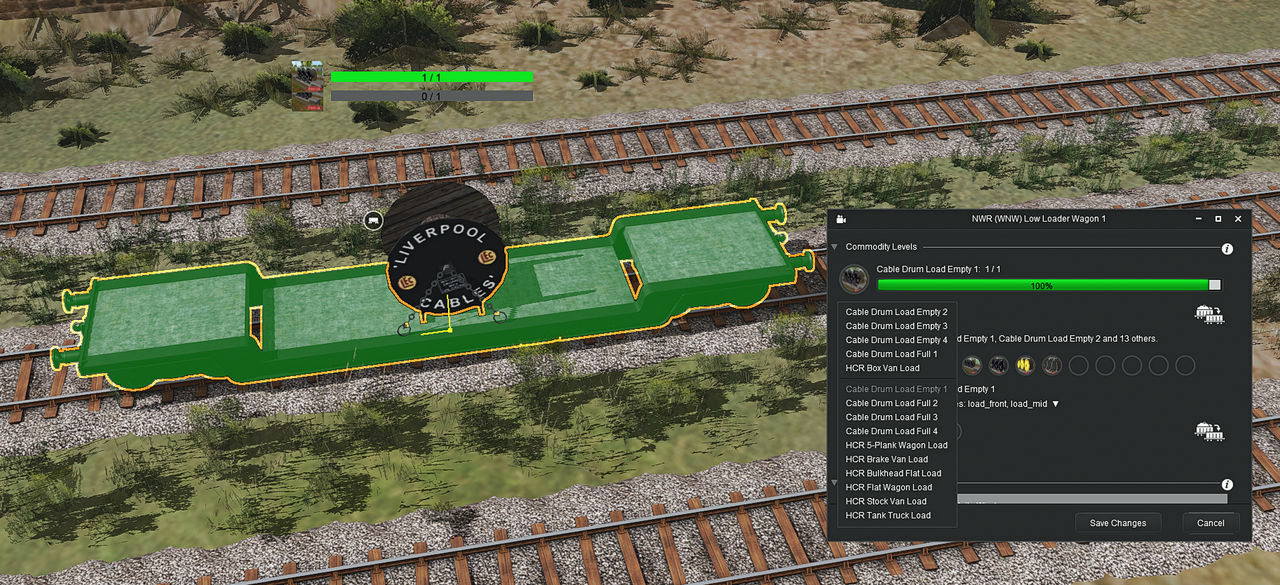Choose HCR Box Van Load
The height and width of the screenshot is (585, 1280).
pos(882,368)
